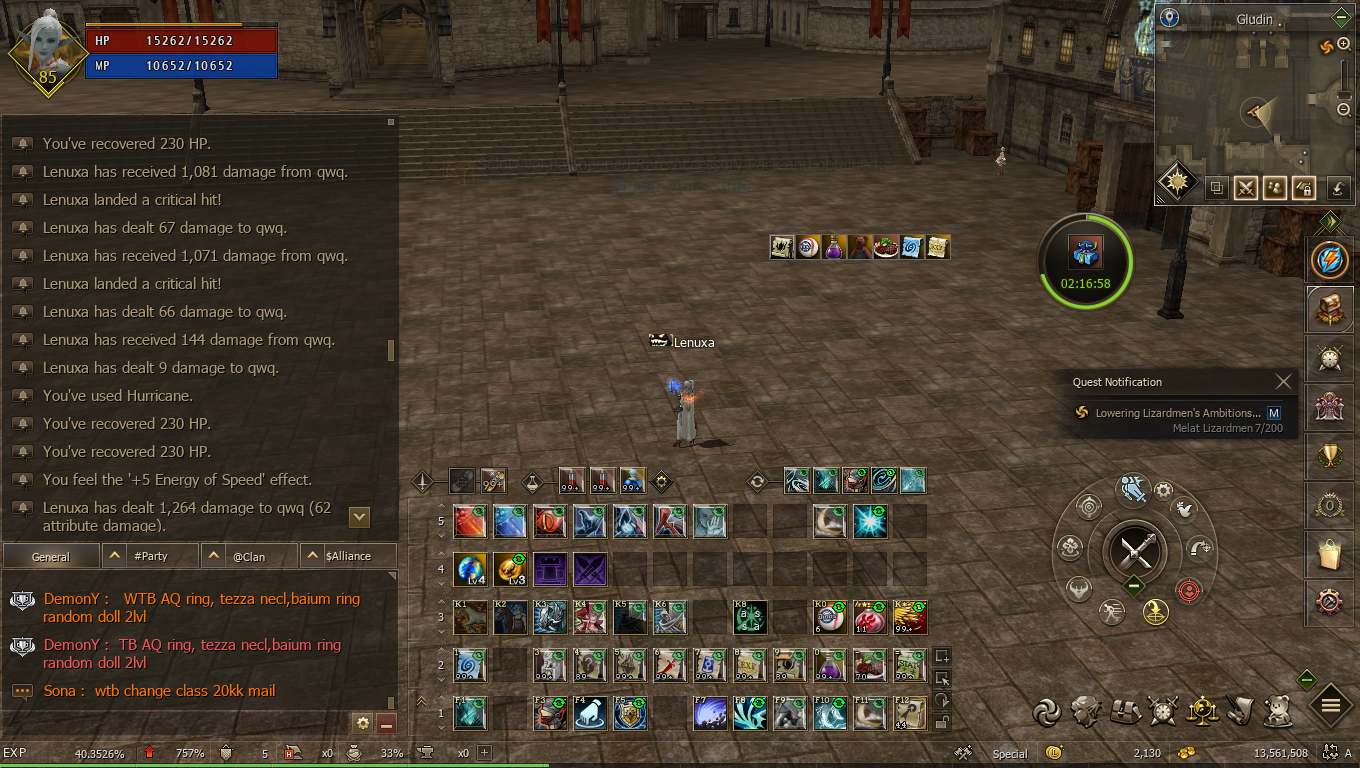Minimize the minimap with the green minus button

coord(1342,18)
